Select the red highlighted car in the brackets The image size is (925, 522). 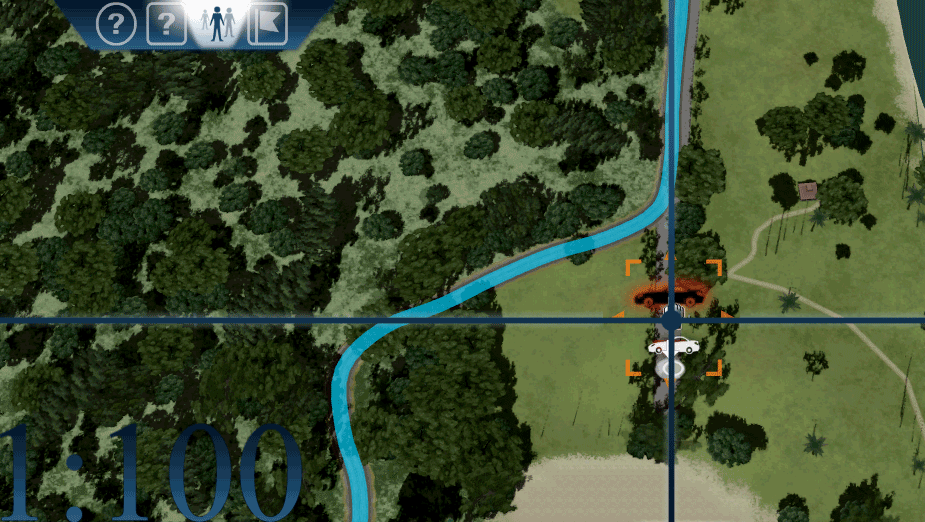click(672, 294)
